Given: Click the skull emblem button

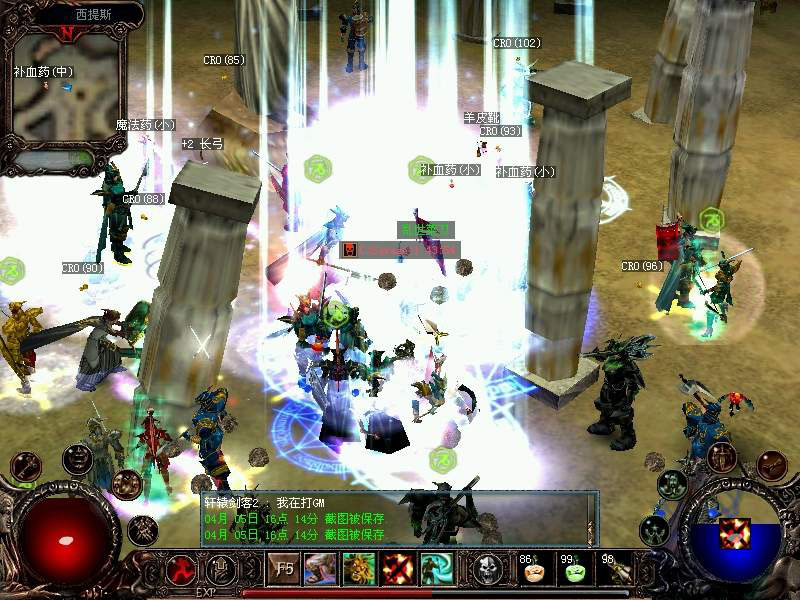Looking at the screenshot, I should [489, 570].
